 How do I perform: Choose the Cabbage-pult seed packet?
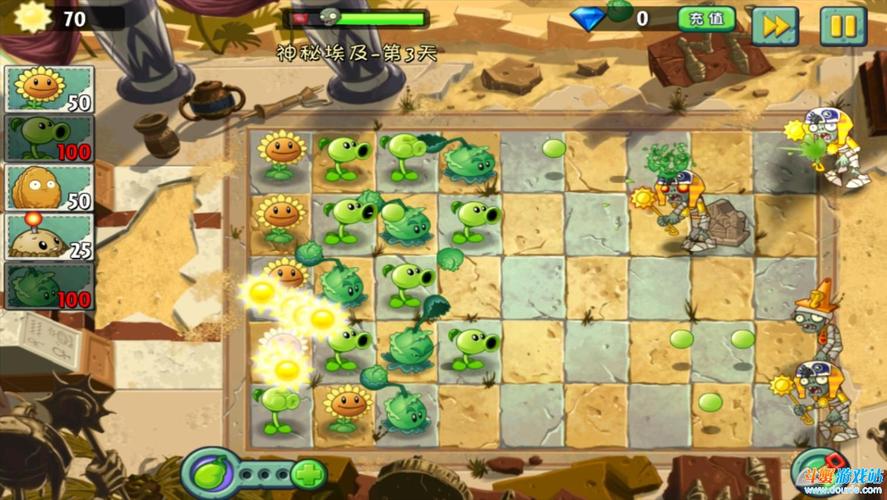49,285
